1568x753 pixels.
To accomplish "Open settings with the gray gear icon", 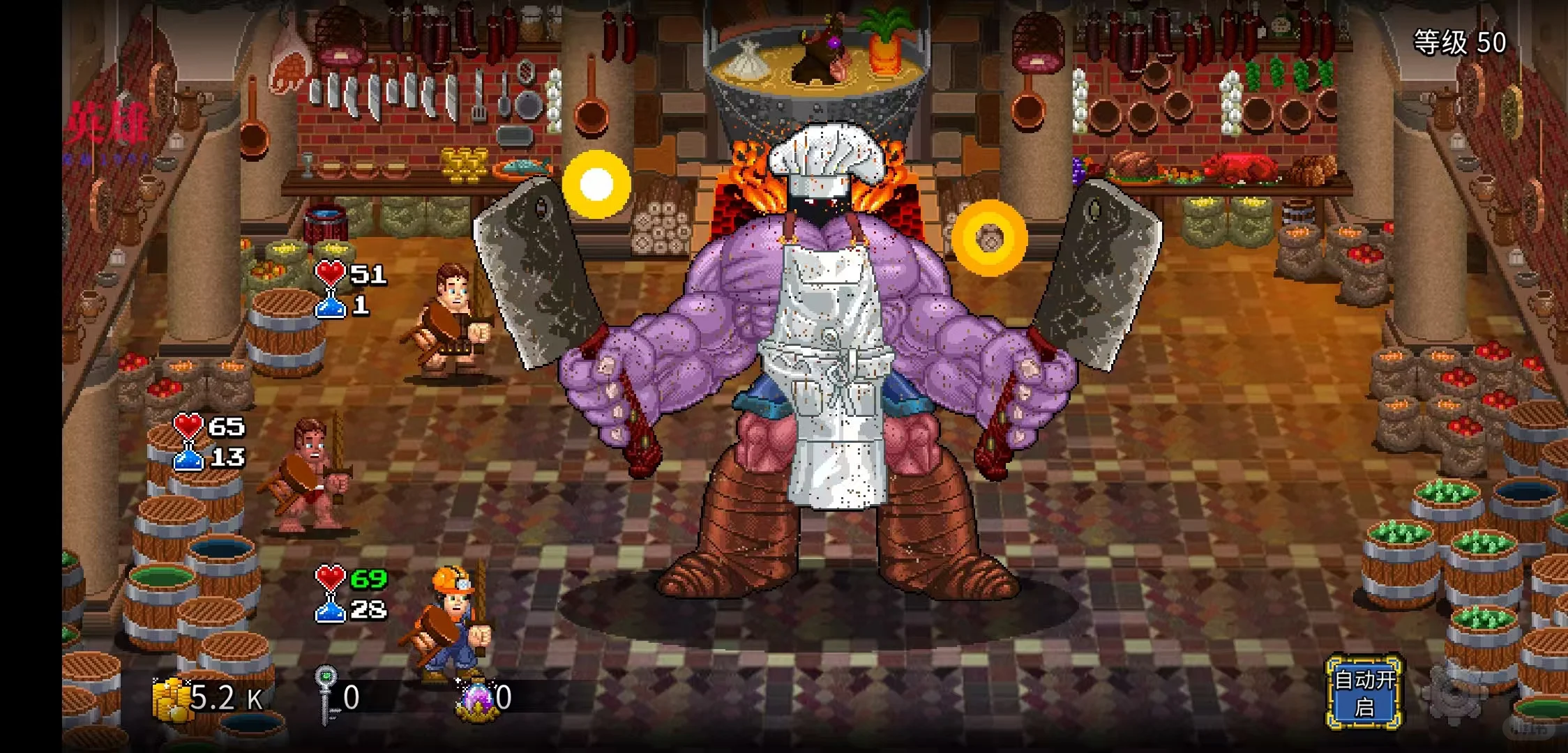I will (x=1454, y=694).
